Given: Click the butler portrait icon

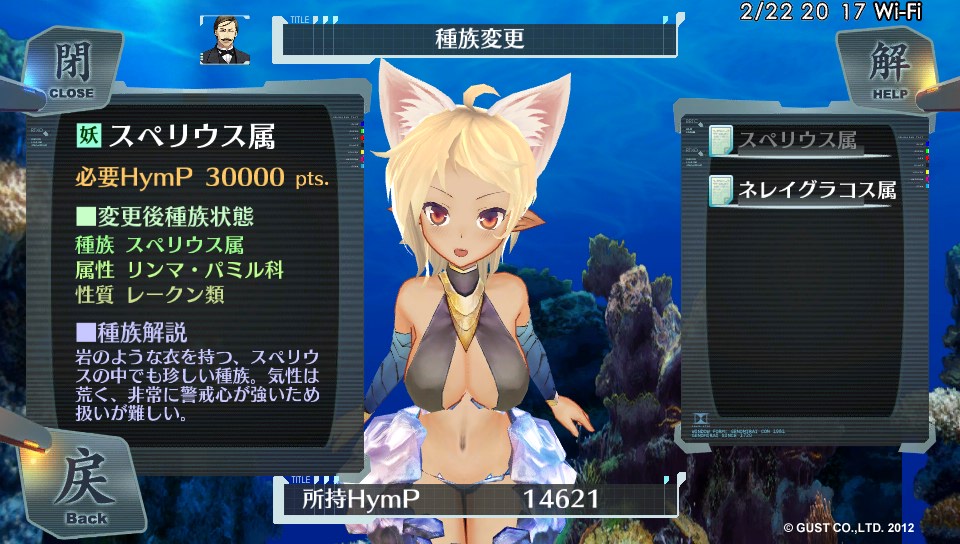Looking at the screenshot, I should (x=223, y=40).
